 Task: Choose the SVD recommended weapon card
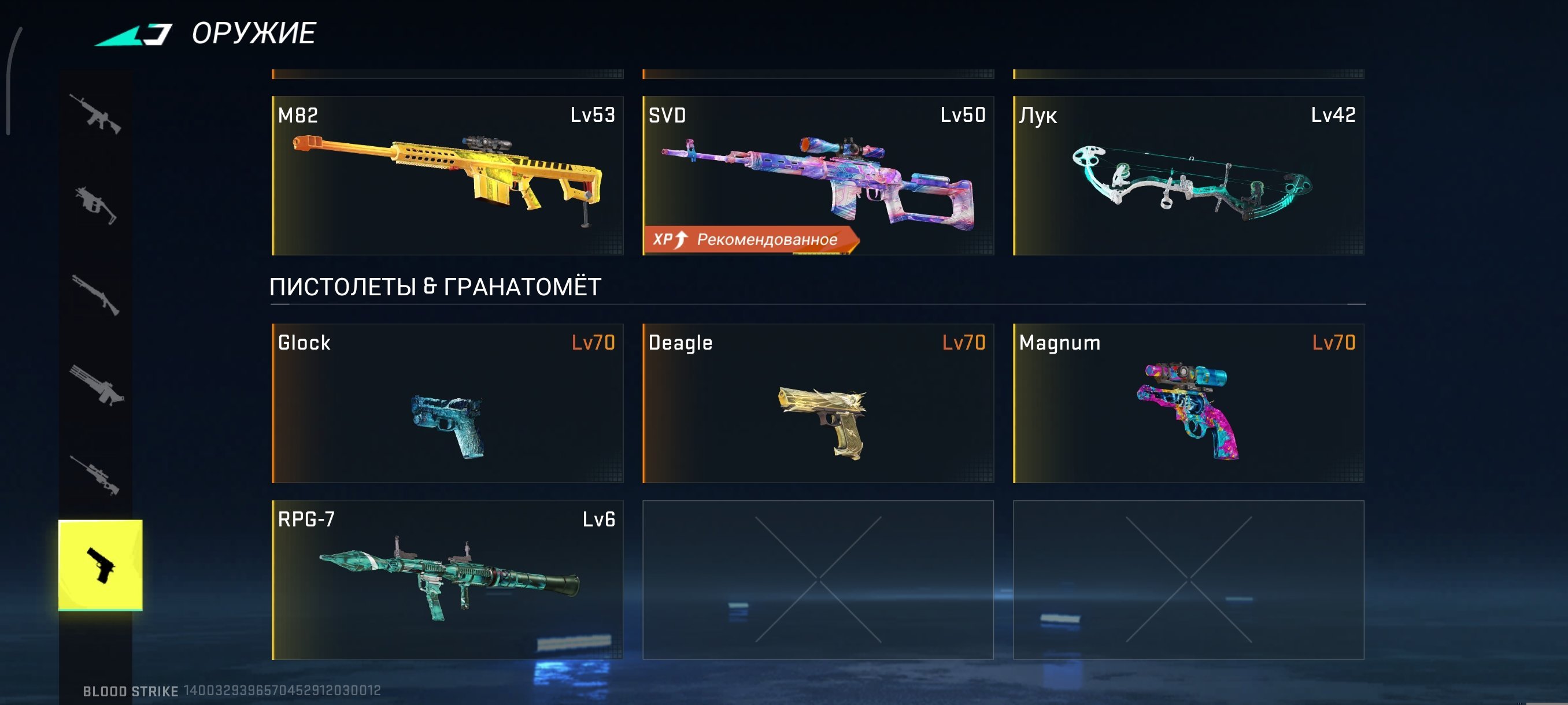818,175
